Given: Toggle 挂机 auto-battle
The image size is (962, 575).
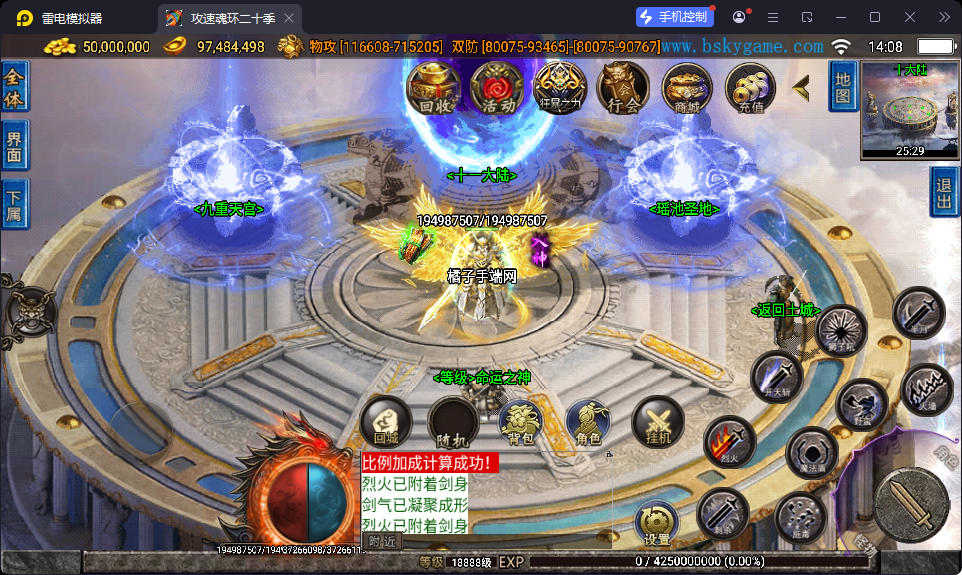Looking at the screenshot, I should click(658, 422).
